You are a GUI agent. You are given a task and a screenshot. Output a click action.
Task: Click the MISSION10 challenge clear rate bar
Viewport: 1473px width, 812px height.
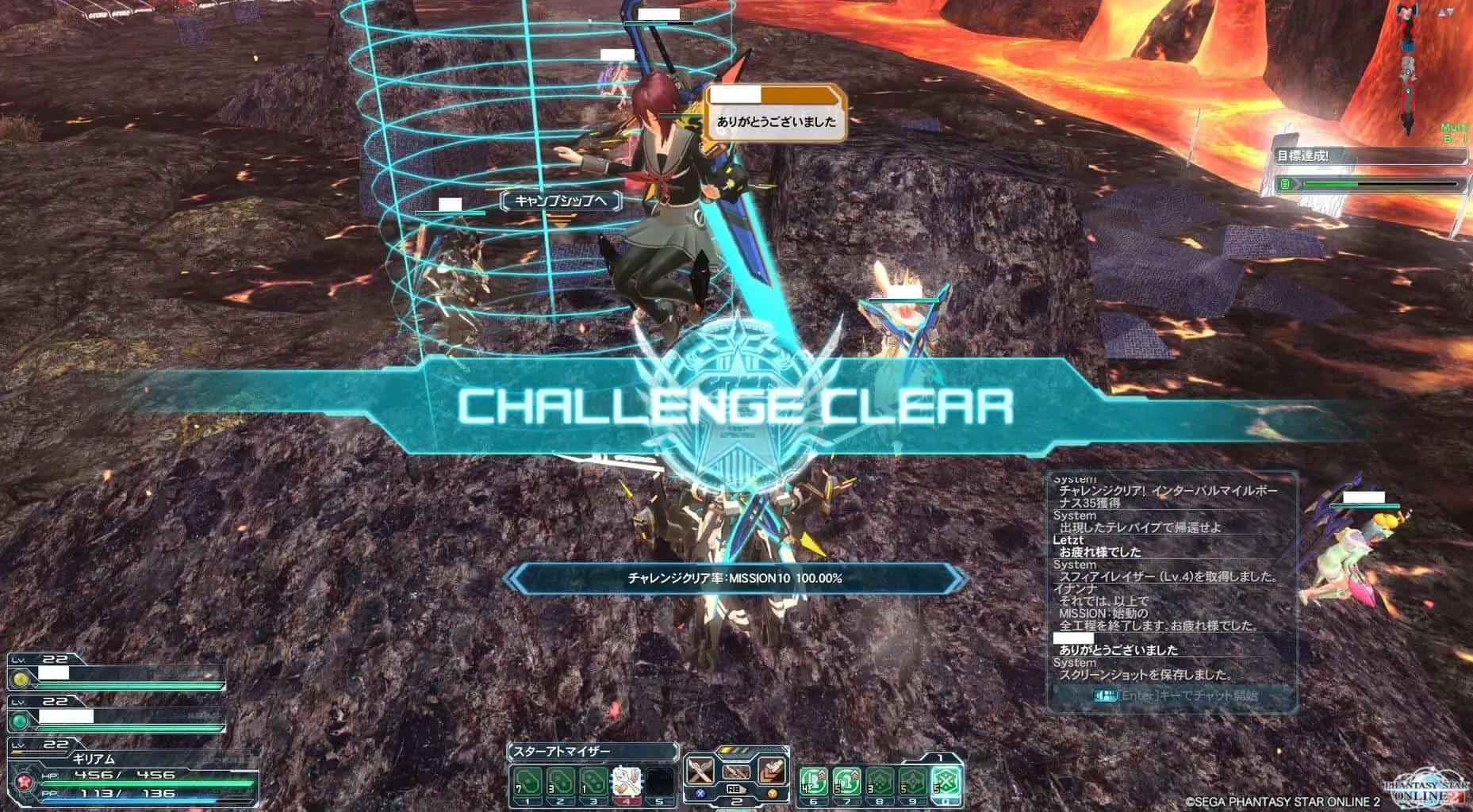click(735, 579)
